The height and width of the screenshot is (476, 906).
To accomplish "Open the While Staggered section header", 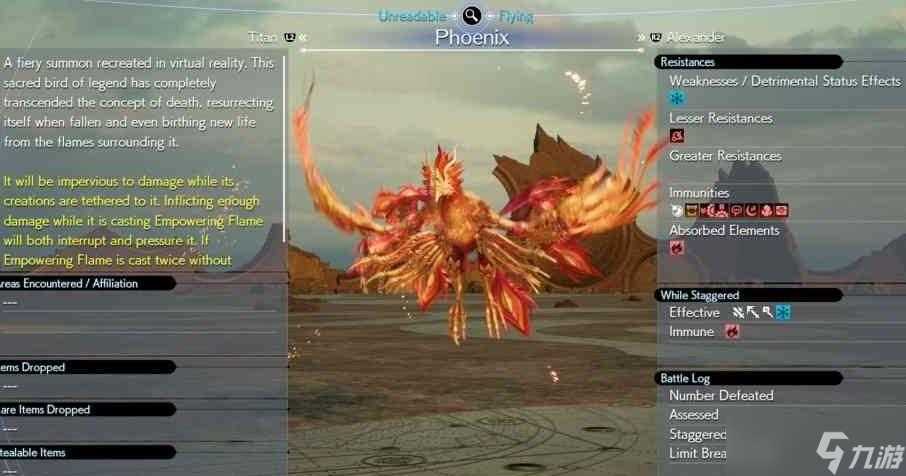I will (x=700, y=295).
